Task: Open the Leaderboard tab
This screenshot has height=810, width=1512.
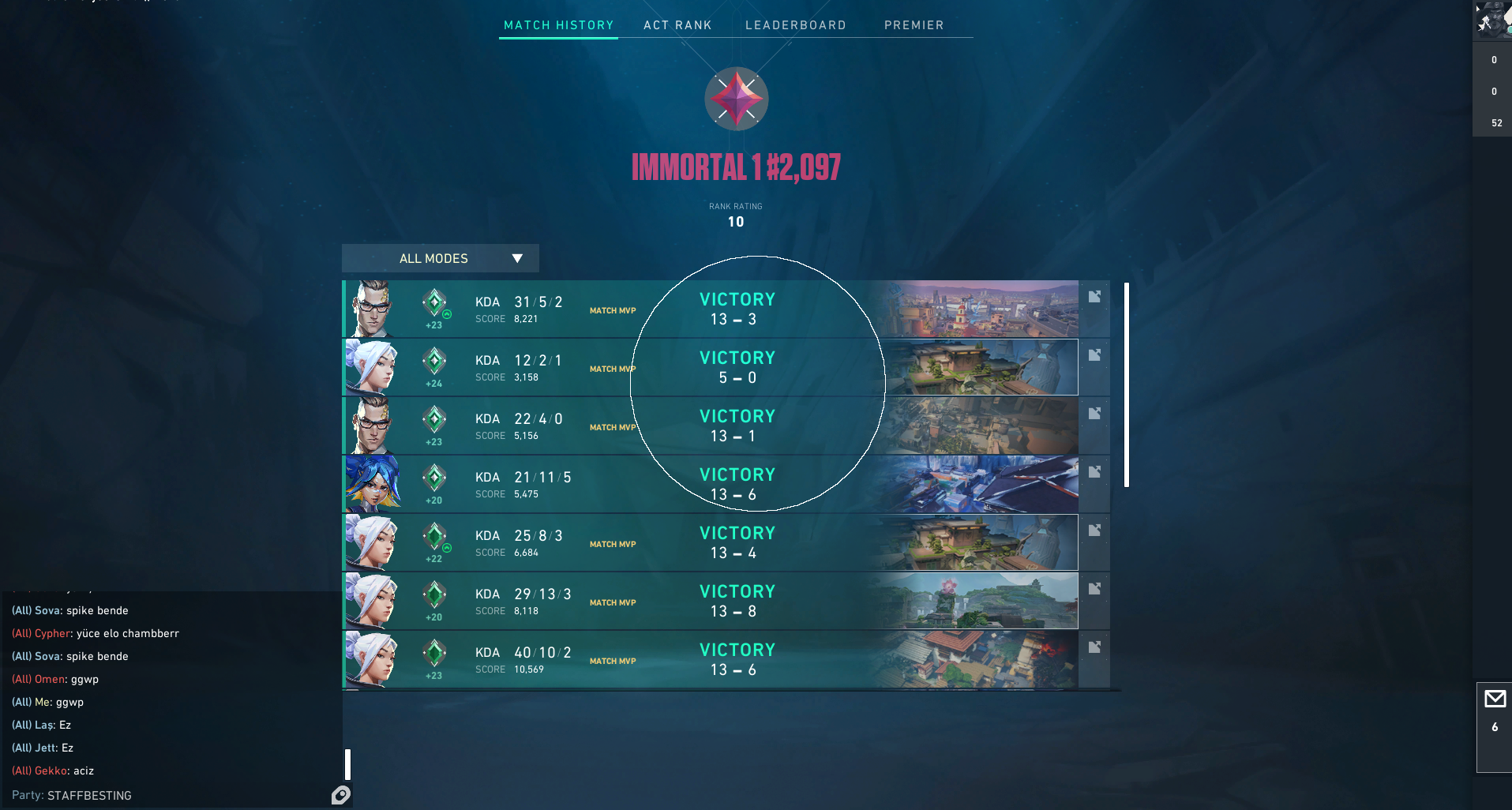Action: [x=795, y=25]
